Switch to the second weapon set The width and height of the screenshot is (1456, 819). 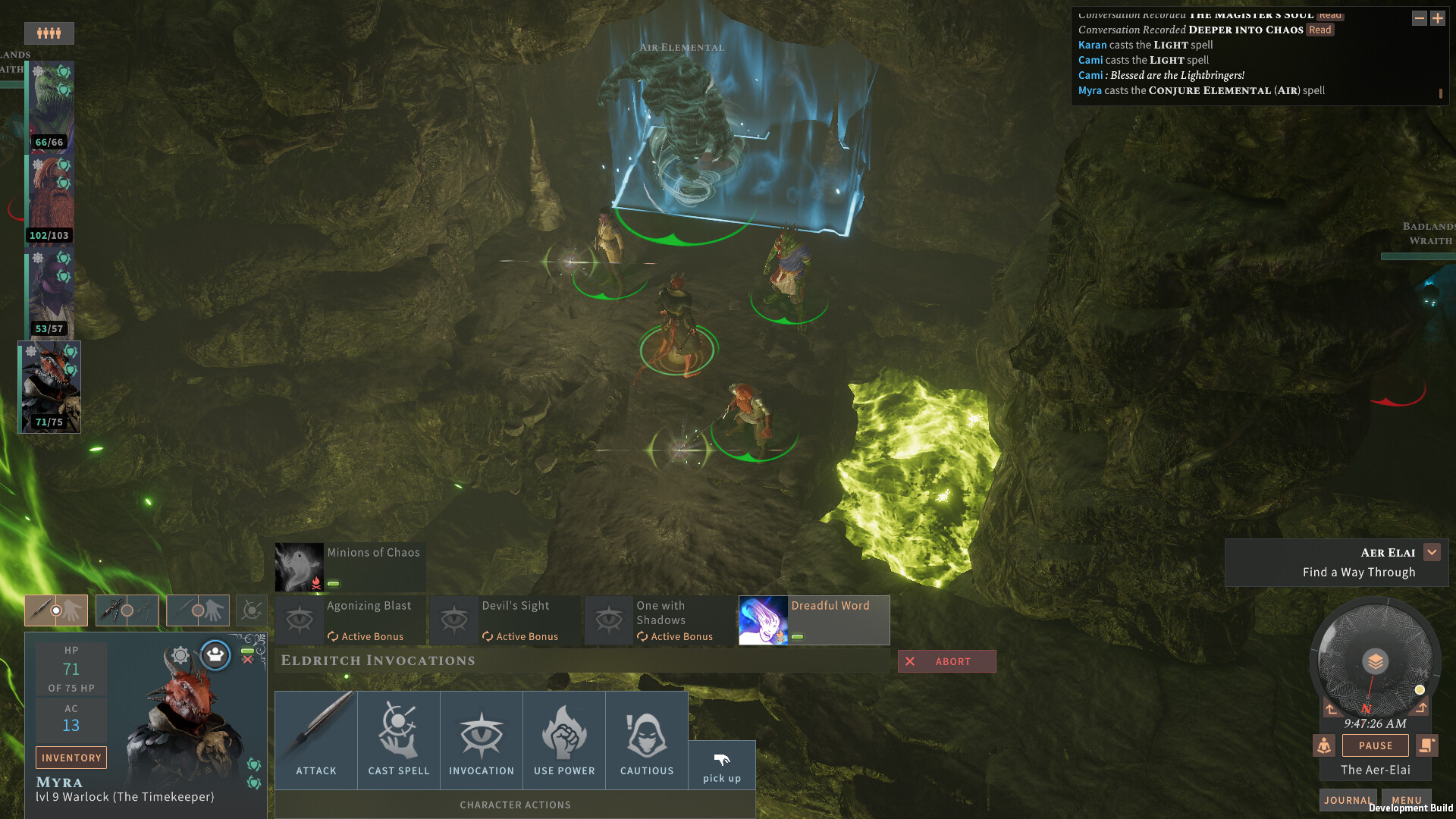pos(127,610)
